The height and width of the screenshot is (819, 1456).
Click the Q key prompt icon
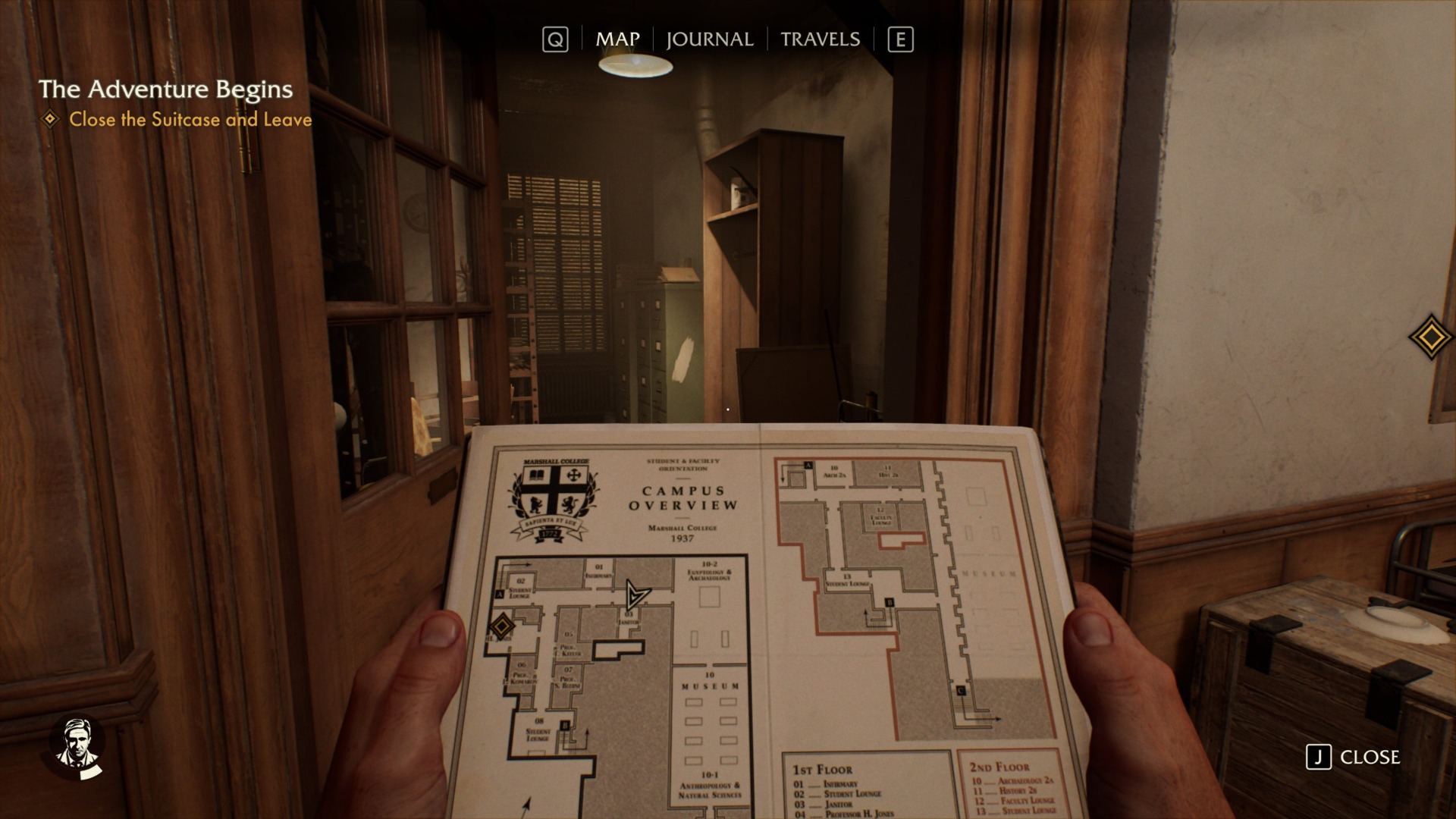coord(557,39)
